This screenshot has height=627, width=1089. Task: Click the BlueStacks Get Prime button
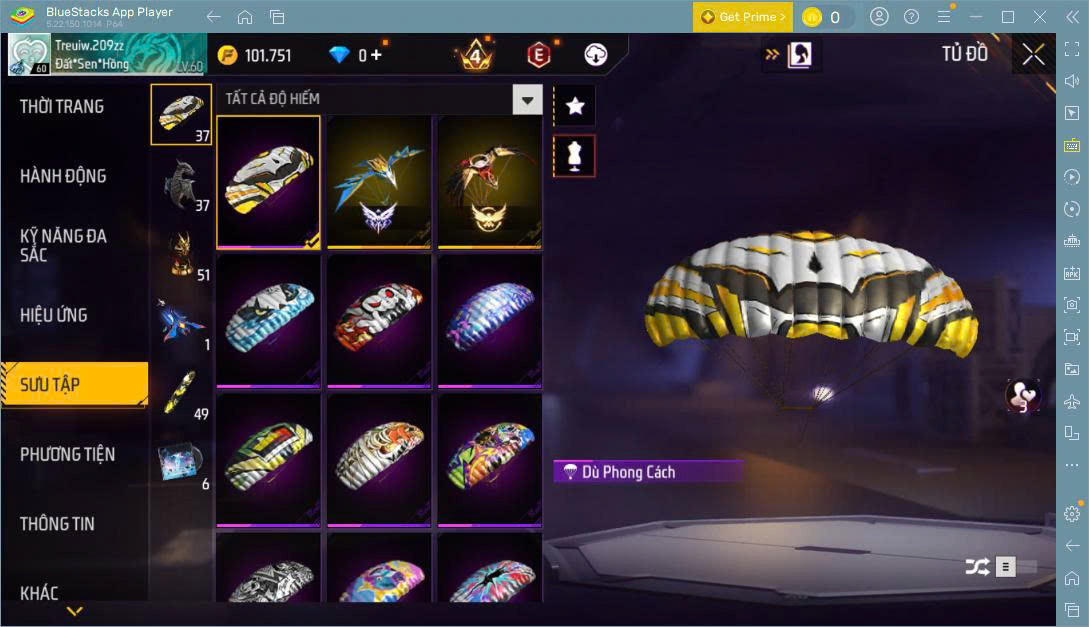(743, 17)
